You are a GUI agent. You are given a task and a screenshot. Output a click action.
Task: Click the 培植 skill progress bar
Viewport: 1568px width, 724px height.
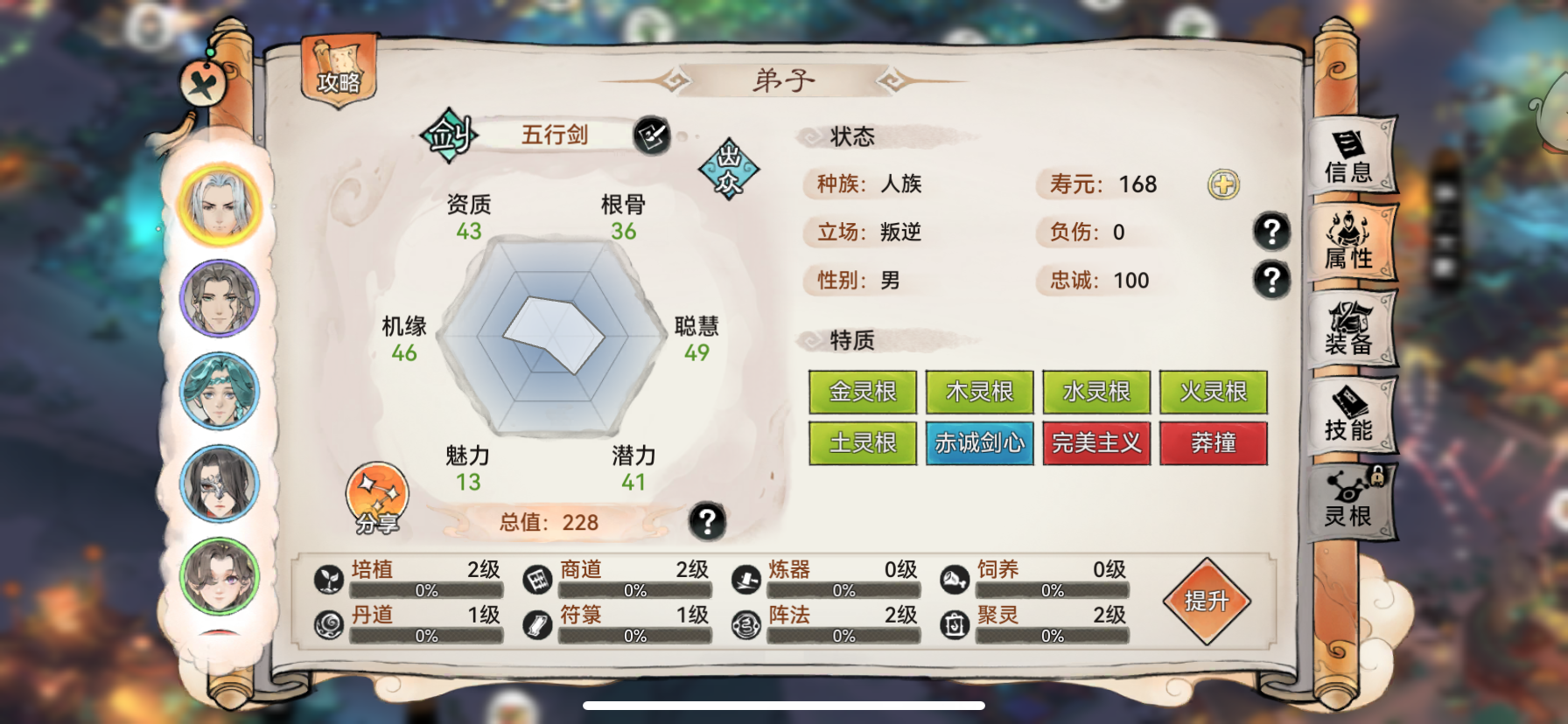[x=429, y=592]
